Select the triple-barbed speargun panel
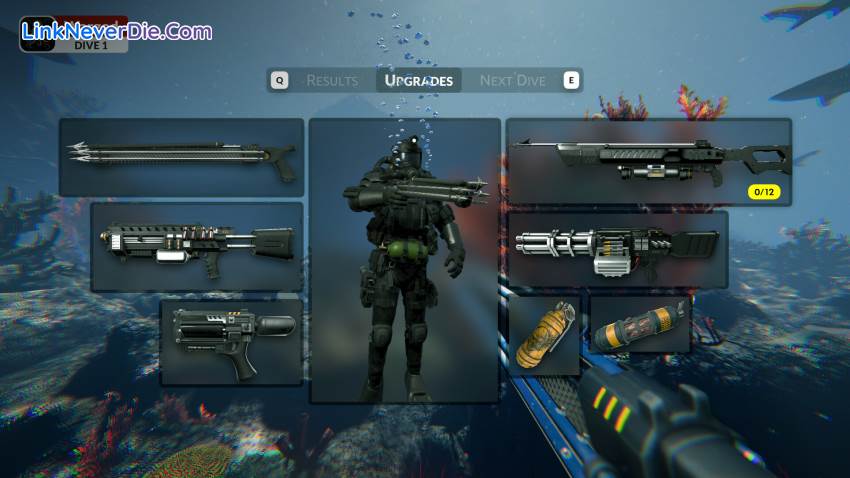Image resolution: width=850 pixels, height=478 pixels. [181, 157]
